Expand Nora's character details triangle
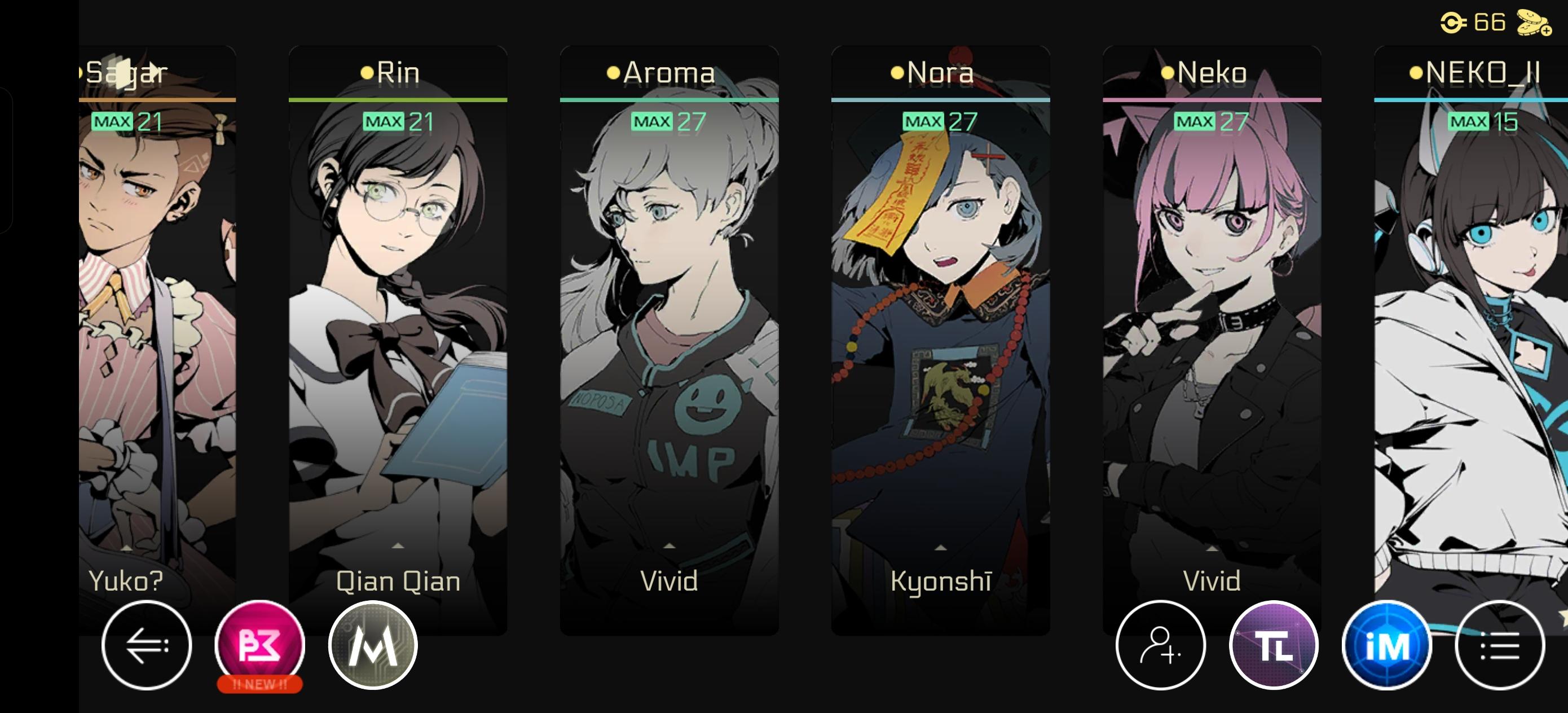 click(940, 546)
